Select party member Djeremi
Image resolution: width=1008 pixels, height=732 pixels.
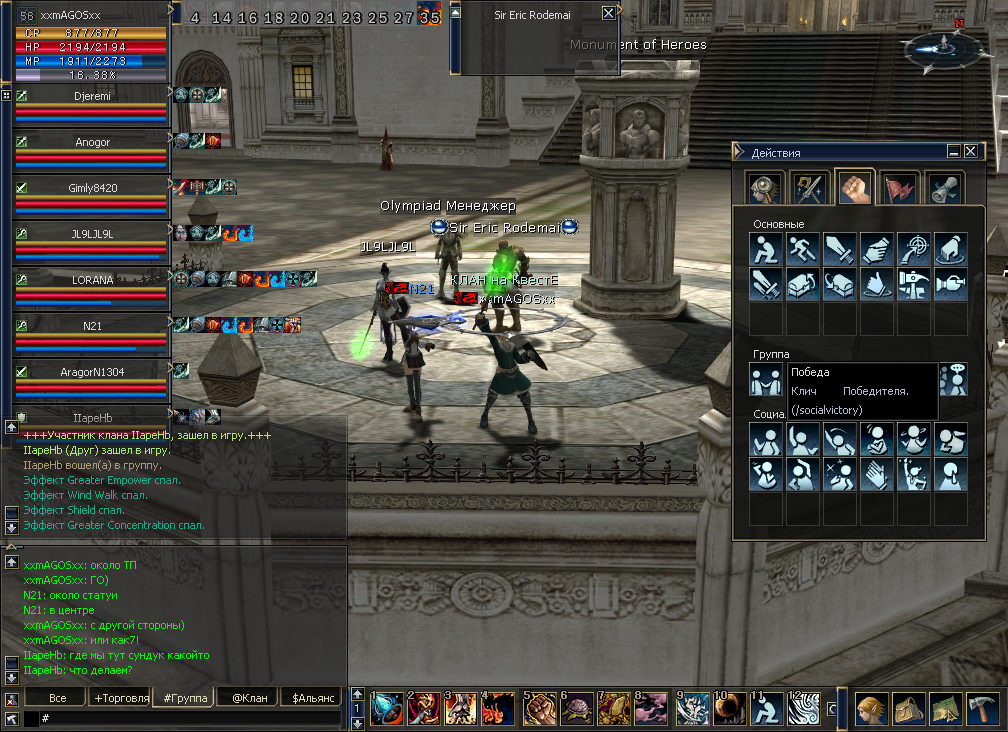click(x=92, y=96)
